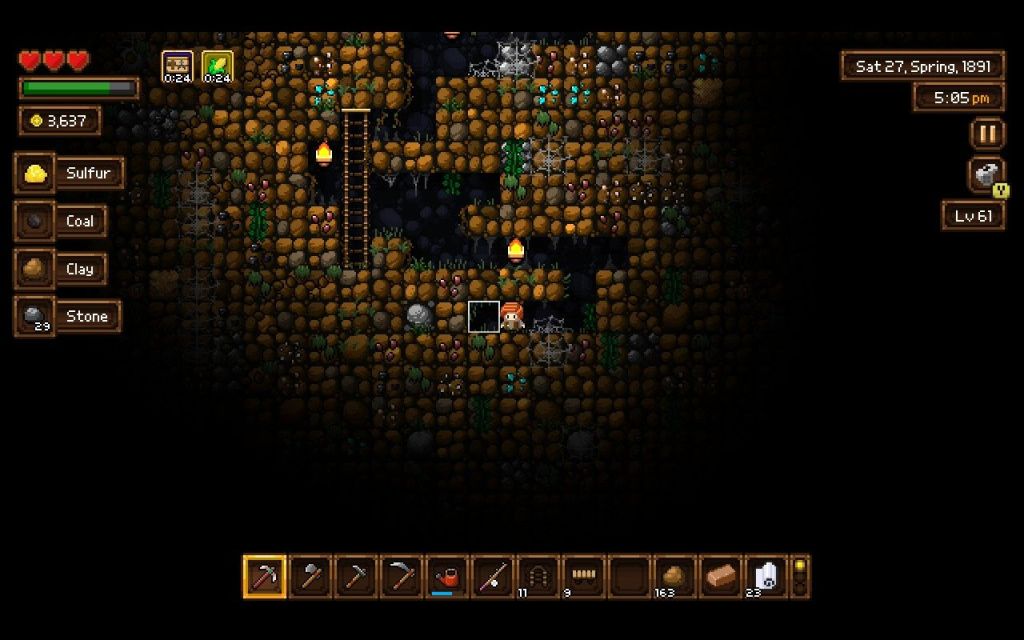
Task: Pick the clay stack of 163
Action: (676, 577)
